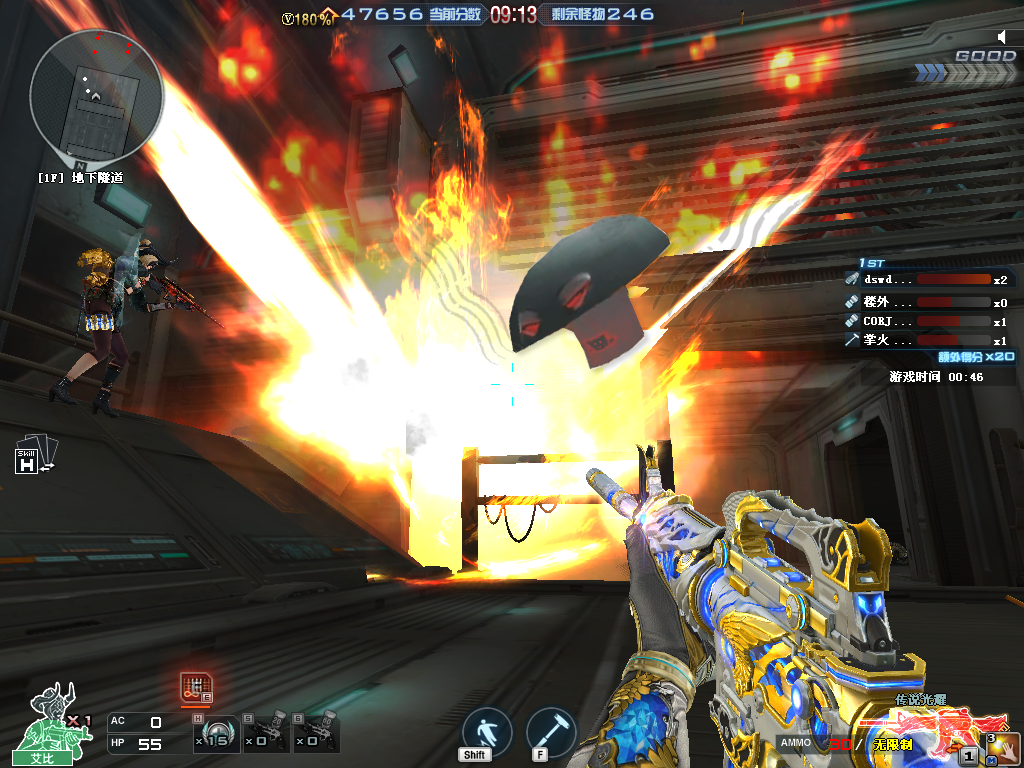Viewport: 1024px width, 768px height.
Task: Toggle the speaker sound icon
Action: pos(1005,37)
